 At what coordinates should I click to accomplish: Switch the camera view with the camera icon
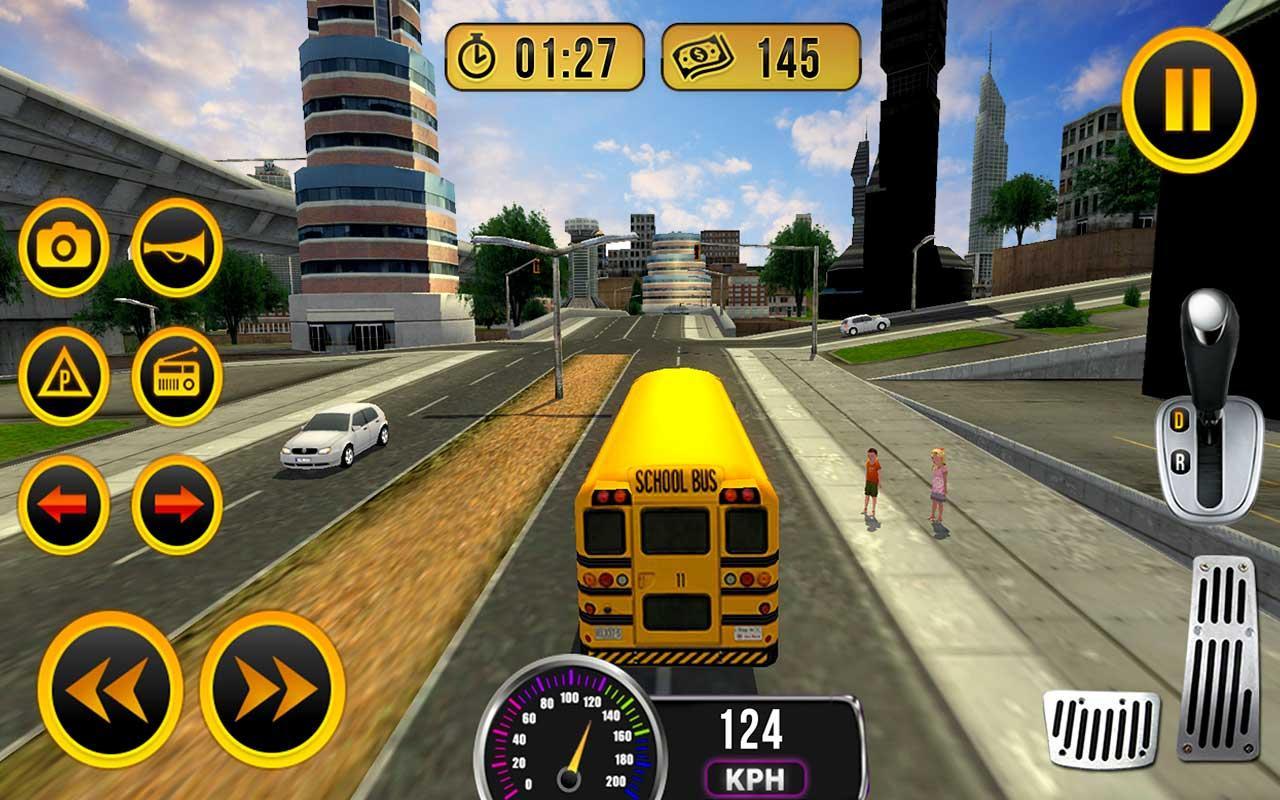64,247
